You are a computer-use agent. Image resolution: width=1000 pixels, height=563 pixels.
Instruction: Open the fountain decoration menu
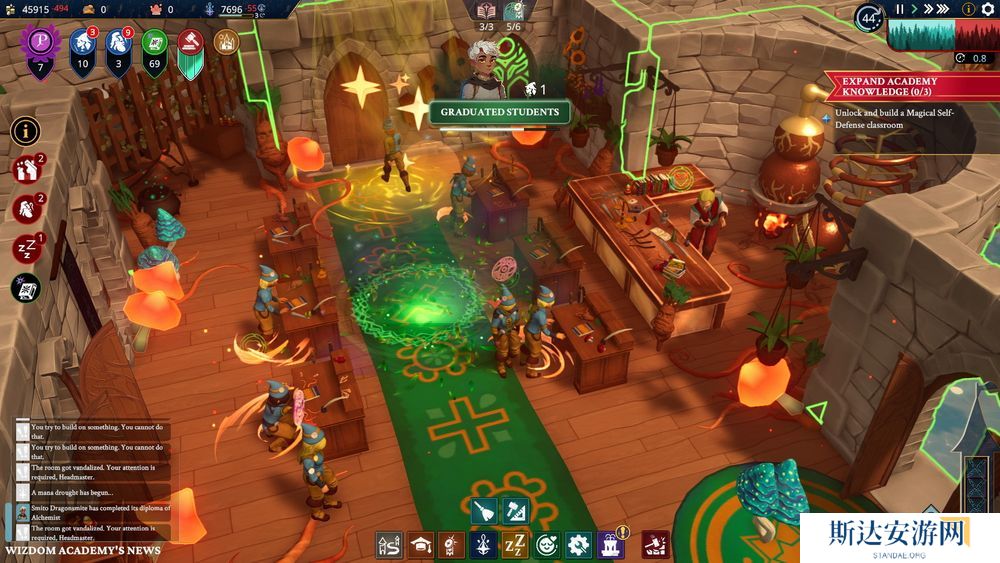click(x=610, y=545)
